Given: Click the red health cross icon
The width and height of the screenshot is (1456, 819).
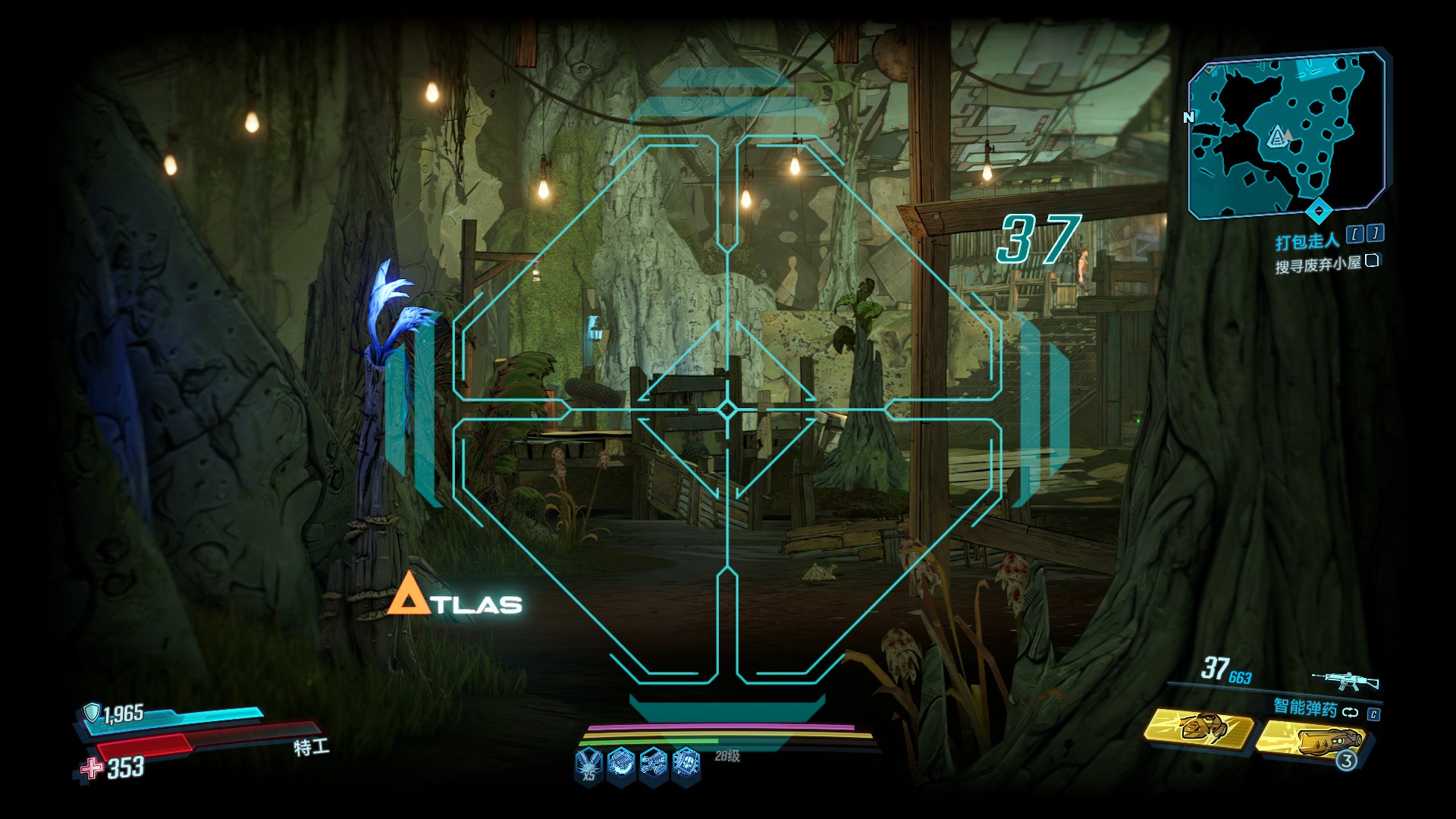Looking at the screenshot, I should click(x=92, y=768).
